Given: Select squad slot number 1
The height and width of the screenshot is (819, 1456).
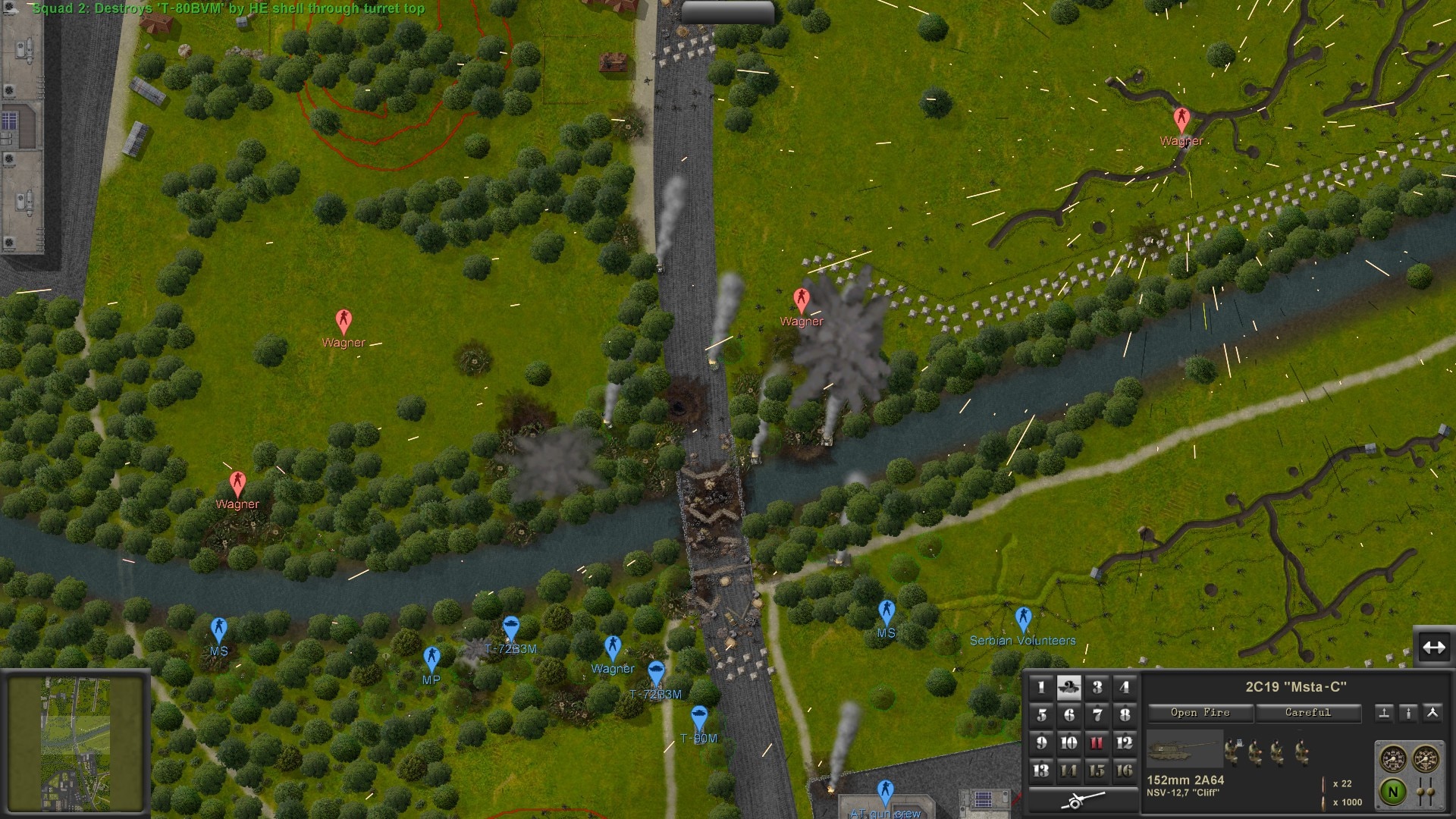Looking at the screenshot, I should 1041,688.
